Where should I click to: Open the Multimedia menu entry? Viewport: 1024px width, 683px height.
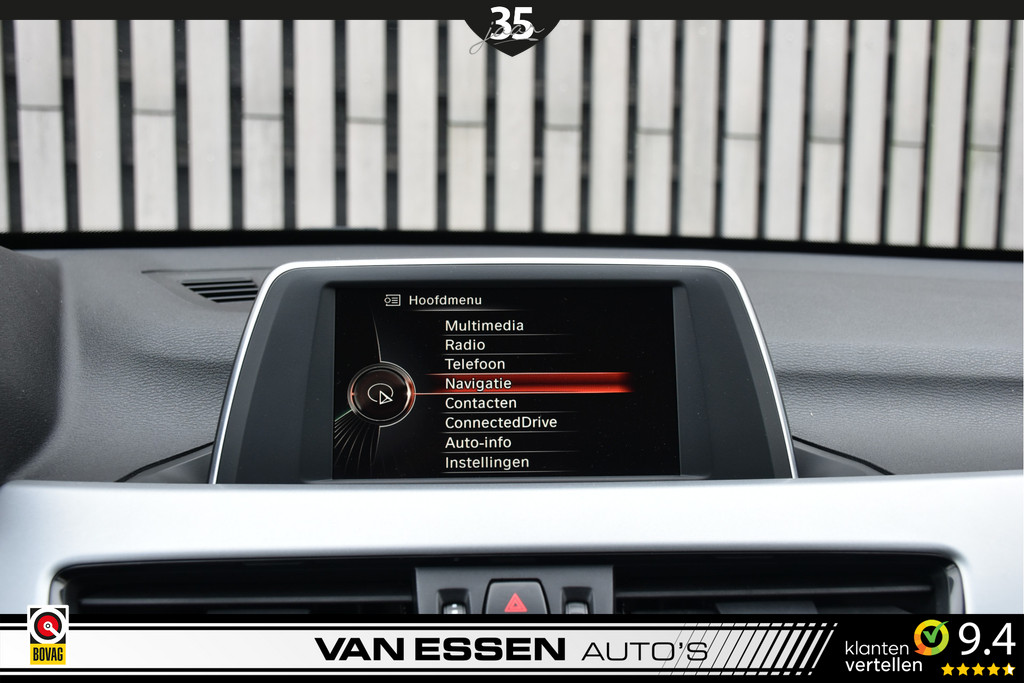tap(484, 325)
